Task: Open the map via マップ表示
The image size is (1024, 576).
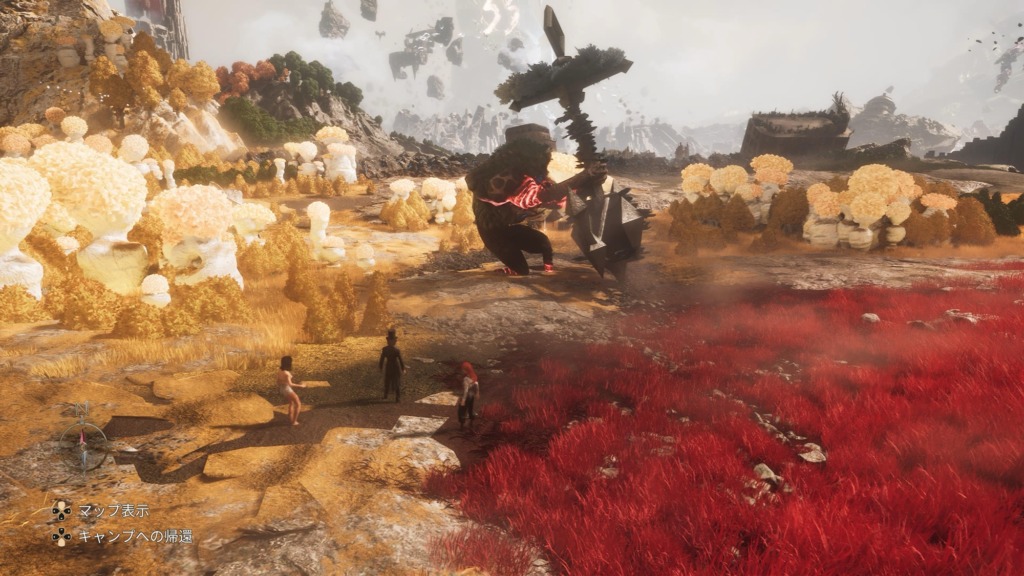Action: 113,510
